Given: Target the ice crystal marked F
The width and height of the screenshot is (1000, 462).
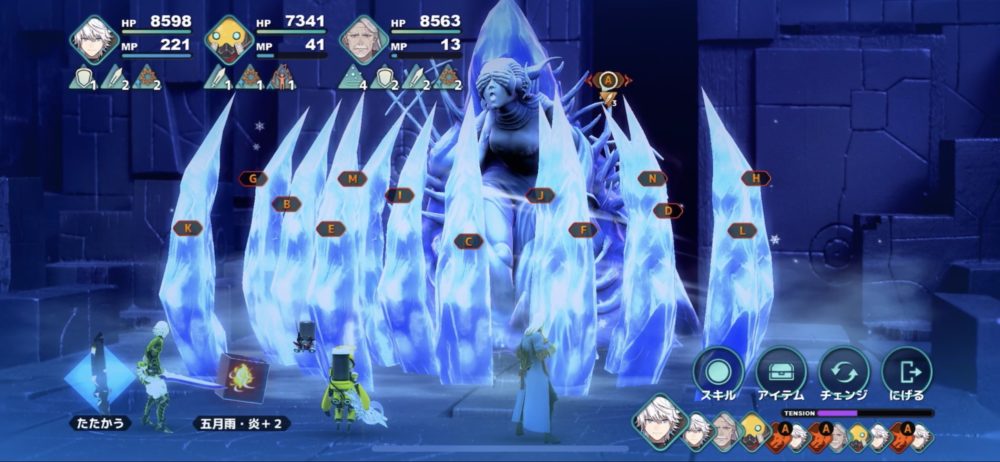Looking at the screenshot, I should (x=582, y=230).
